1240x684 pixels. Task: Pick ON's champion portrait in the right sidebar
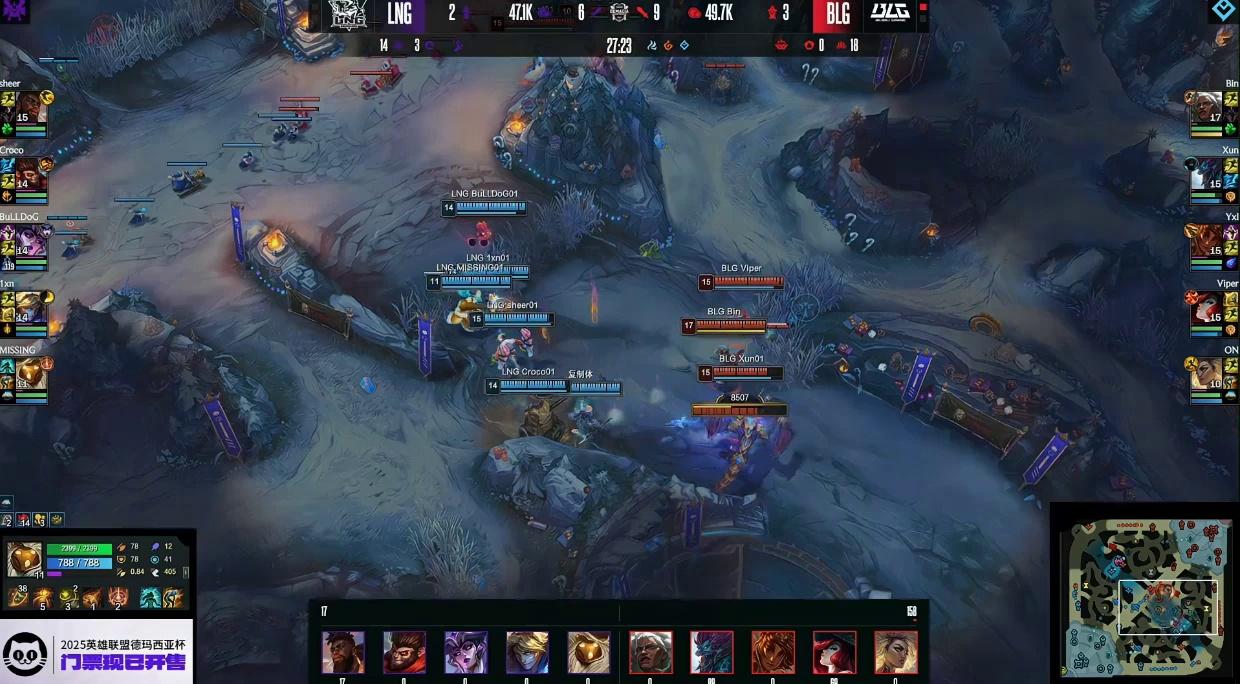(1208, 373)
